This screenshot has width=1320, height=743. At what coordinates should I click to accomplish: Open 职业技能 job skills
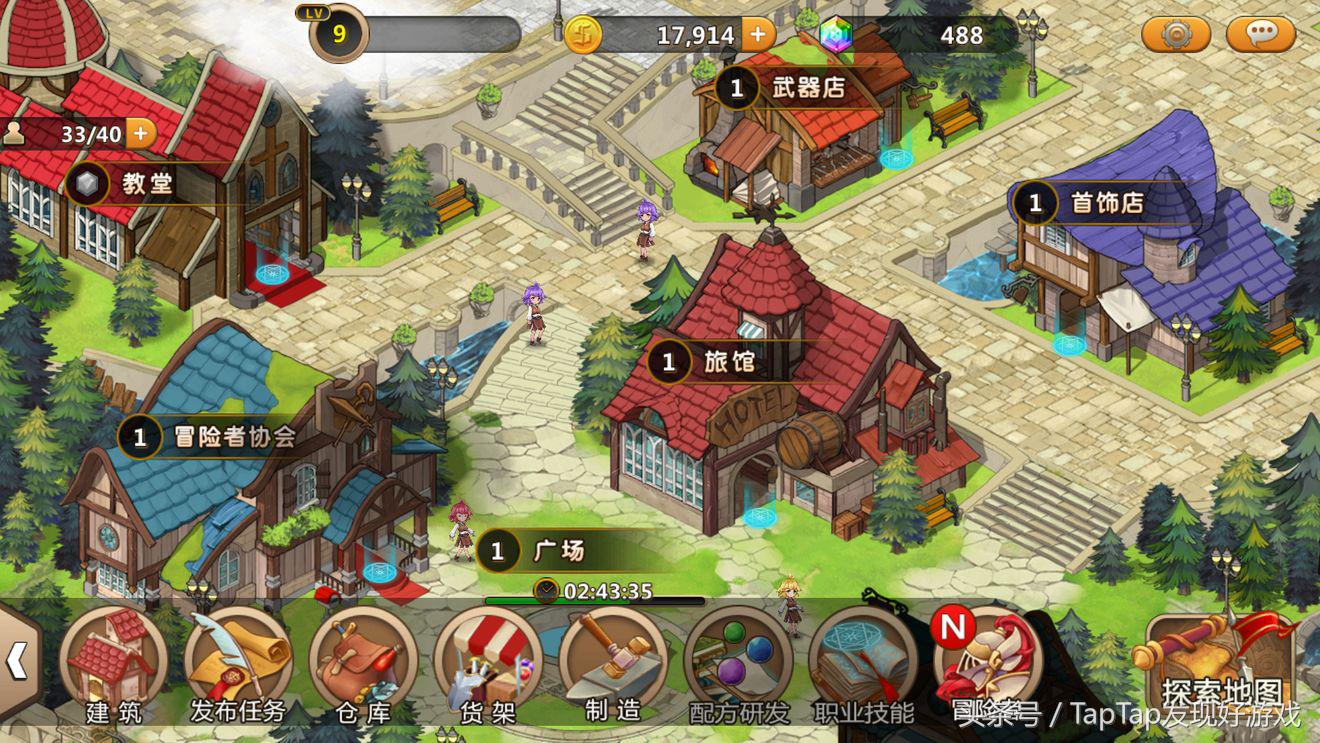[863, 662]
